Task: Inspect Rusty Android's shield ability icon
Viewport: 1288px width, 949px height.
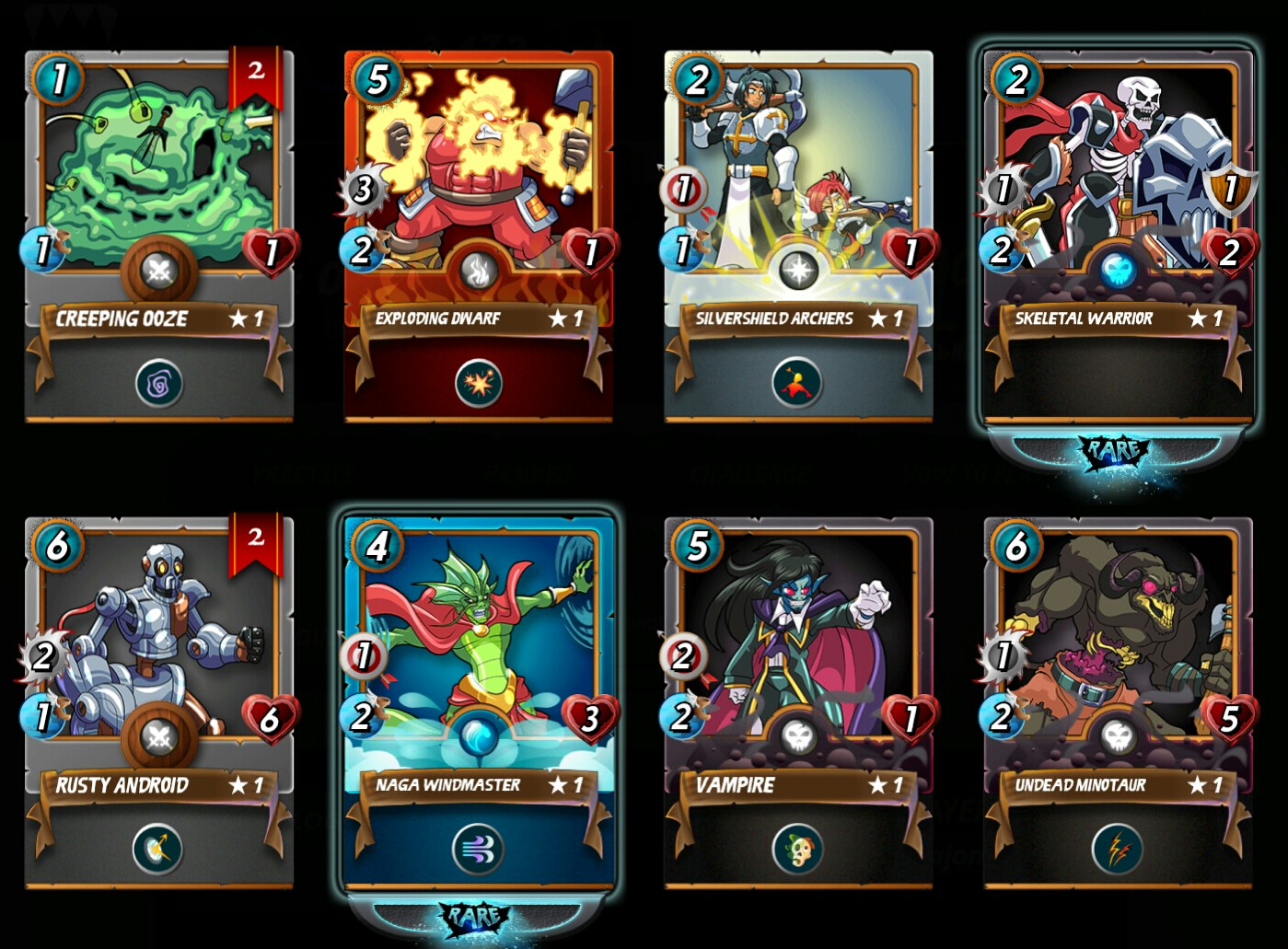Action: [158, 849]
